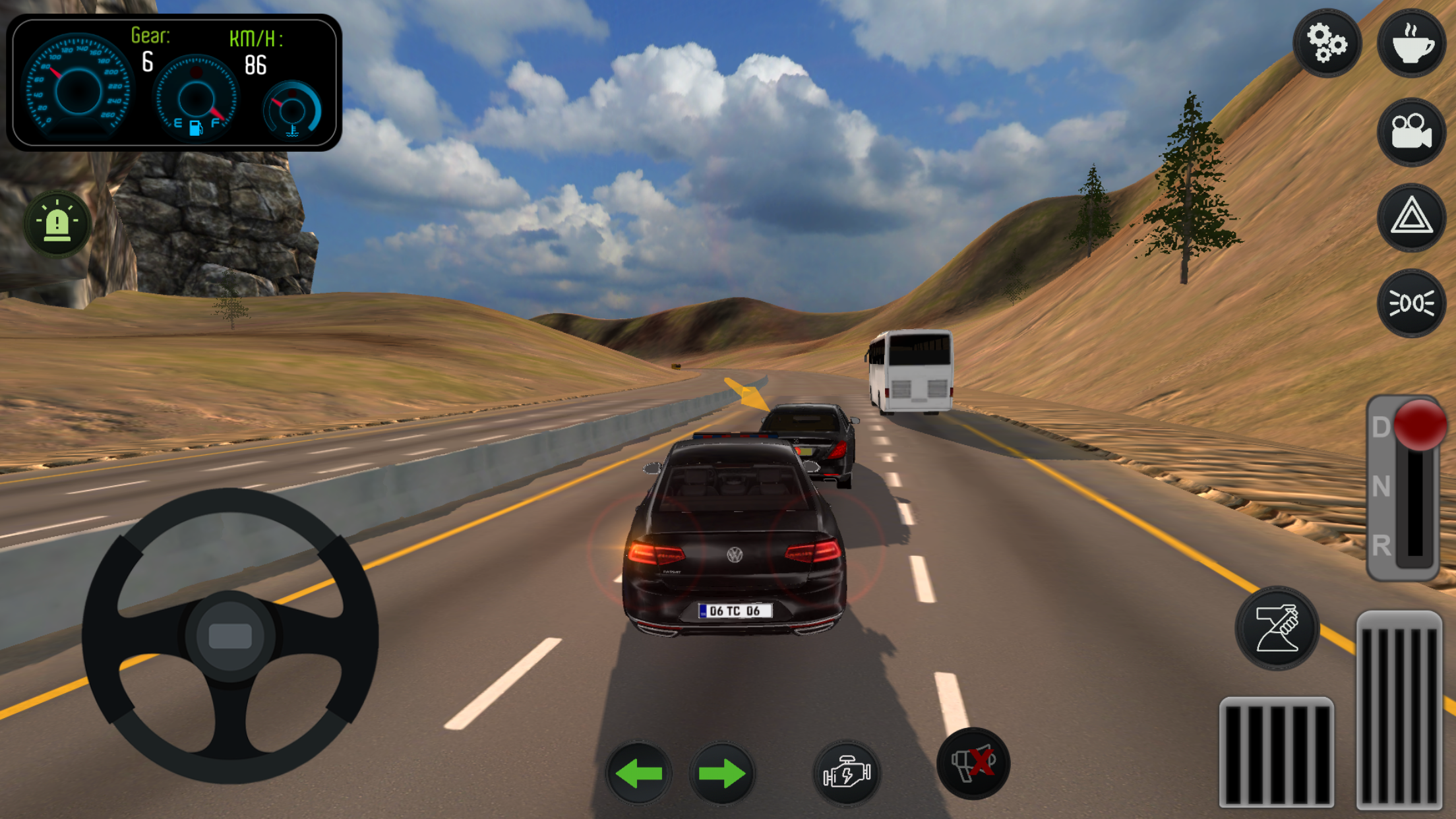Tap the coffee cup break button
The image size is (1456, 819).
(x=1411, y=43)
